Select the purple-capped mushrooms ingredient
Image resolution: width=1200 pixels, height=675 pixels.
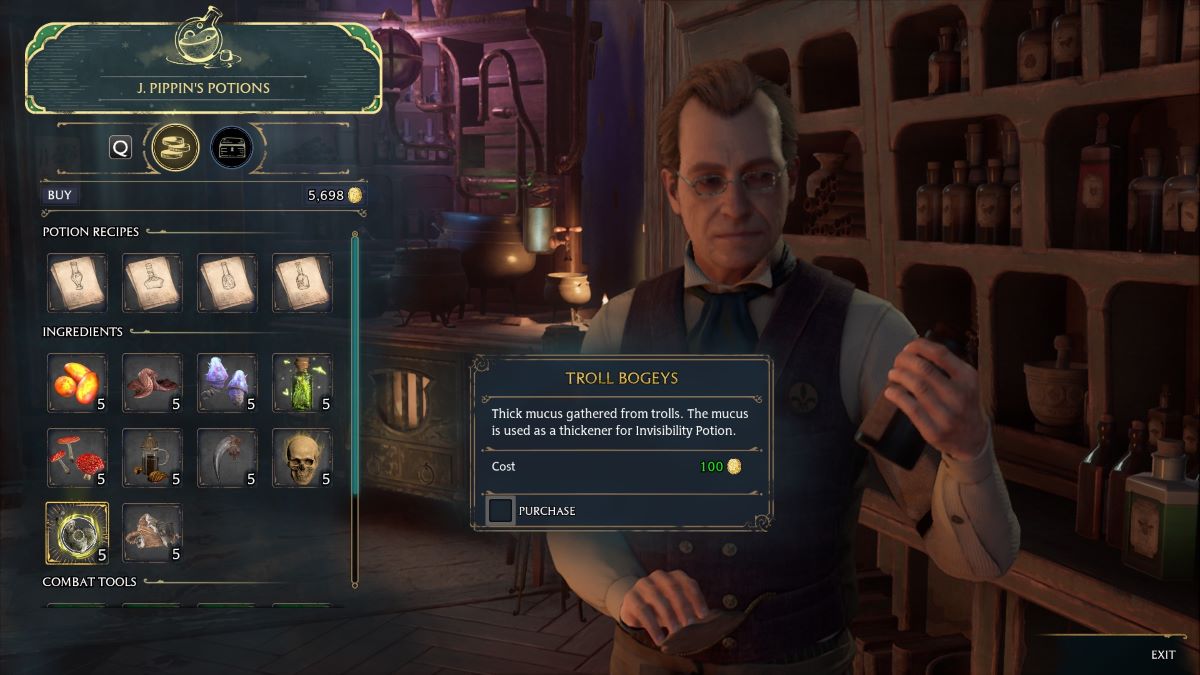[227, 383]
